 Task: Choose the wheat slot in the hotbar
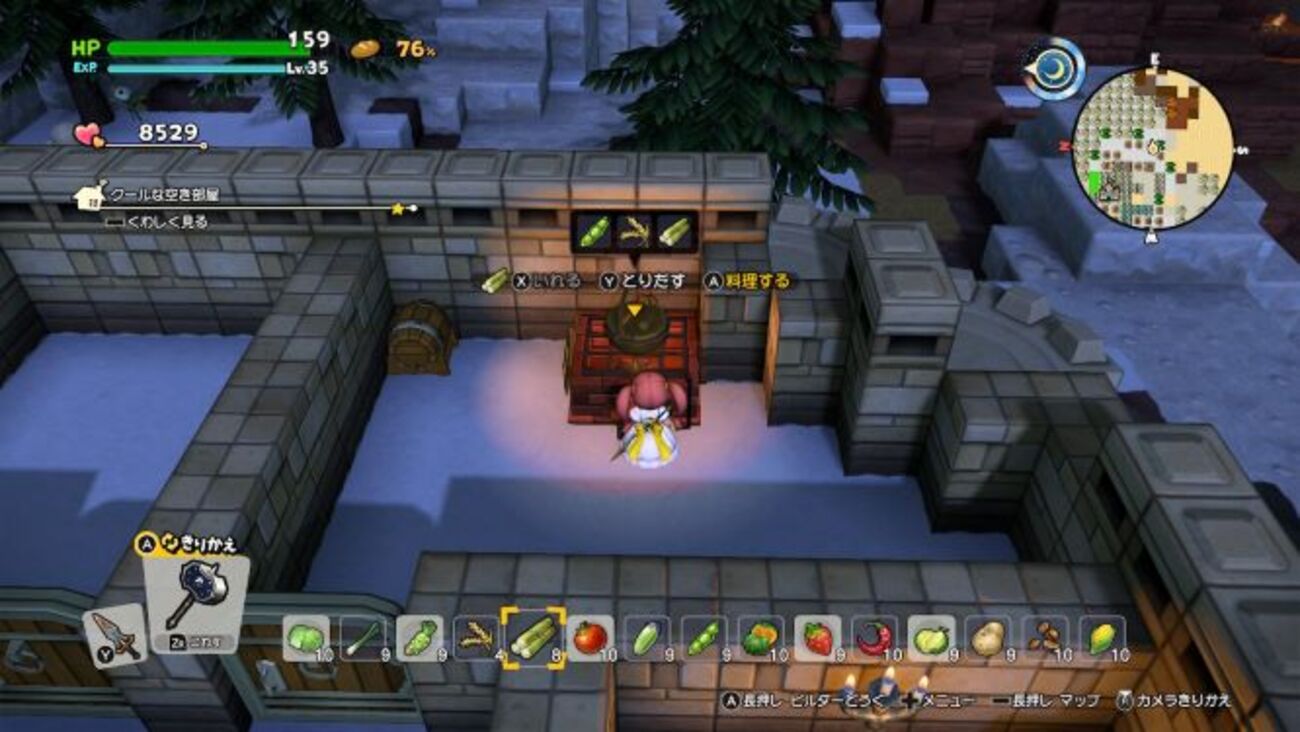pos(476,637)
